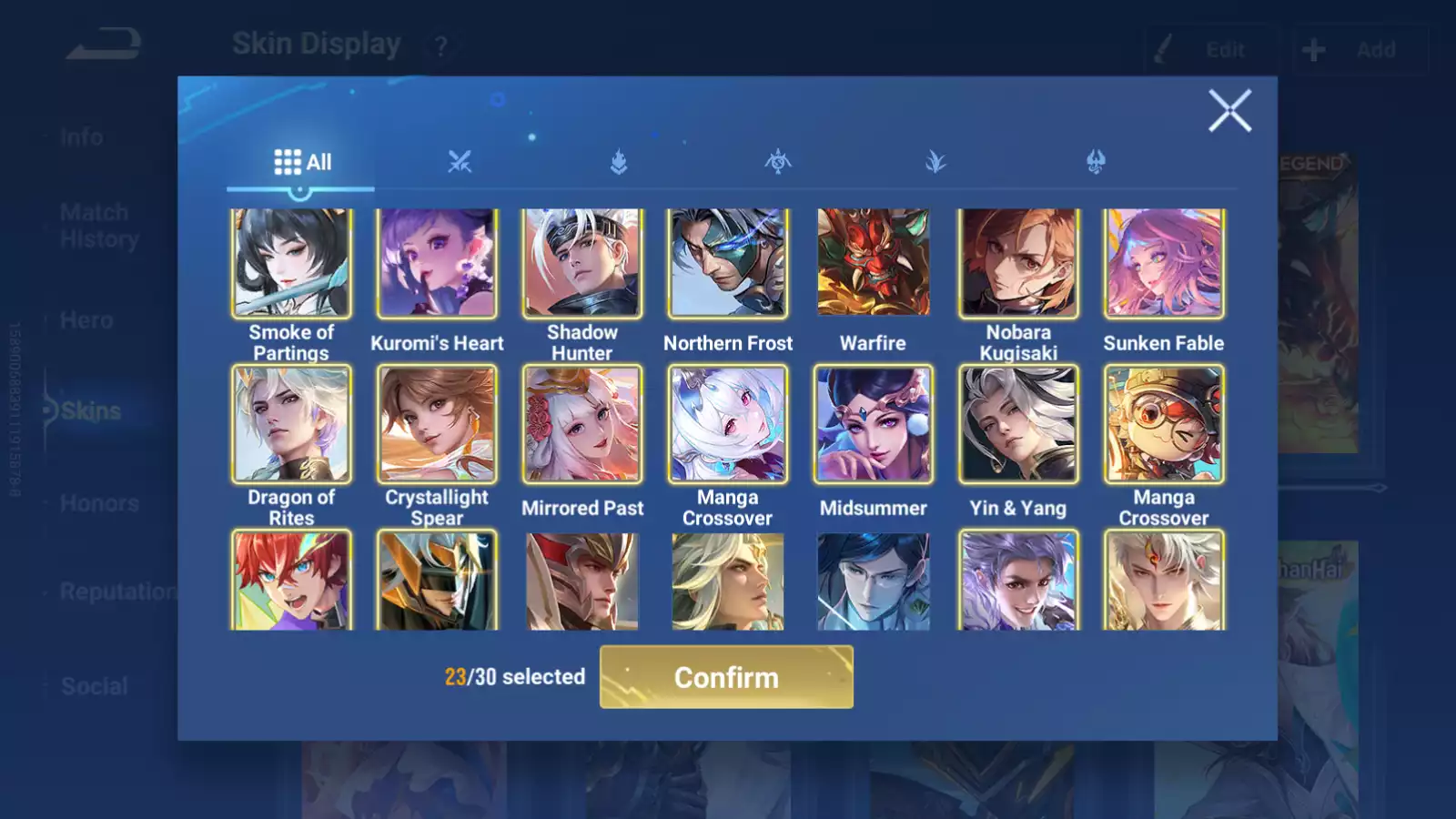Select the Crystallight Spear skin
1456x819 pixels.
[437, 424]
